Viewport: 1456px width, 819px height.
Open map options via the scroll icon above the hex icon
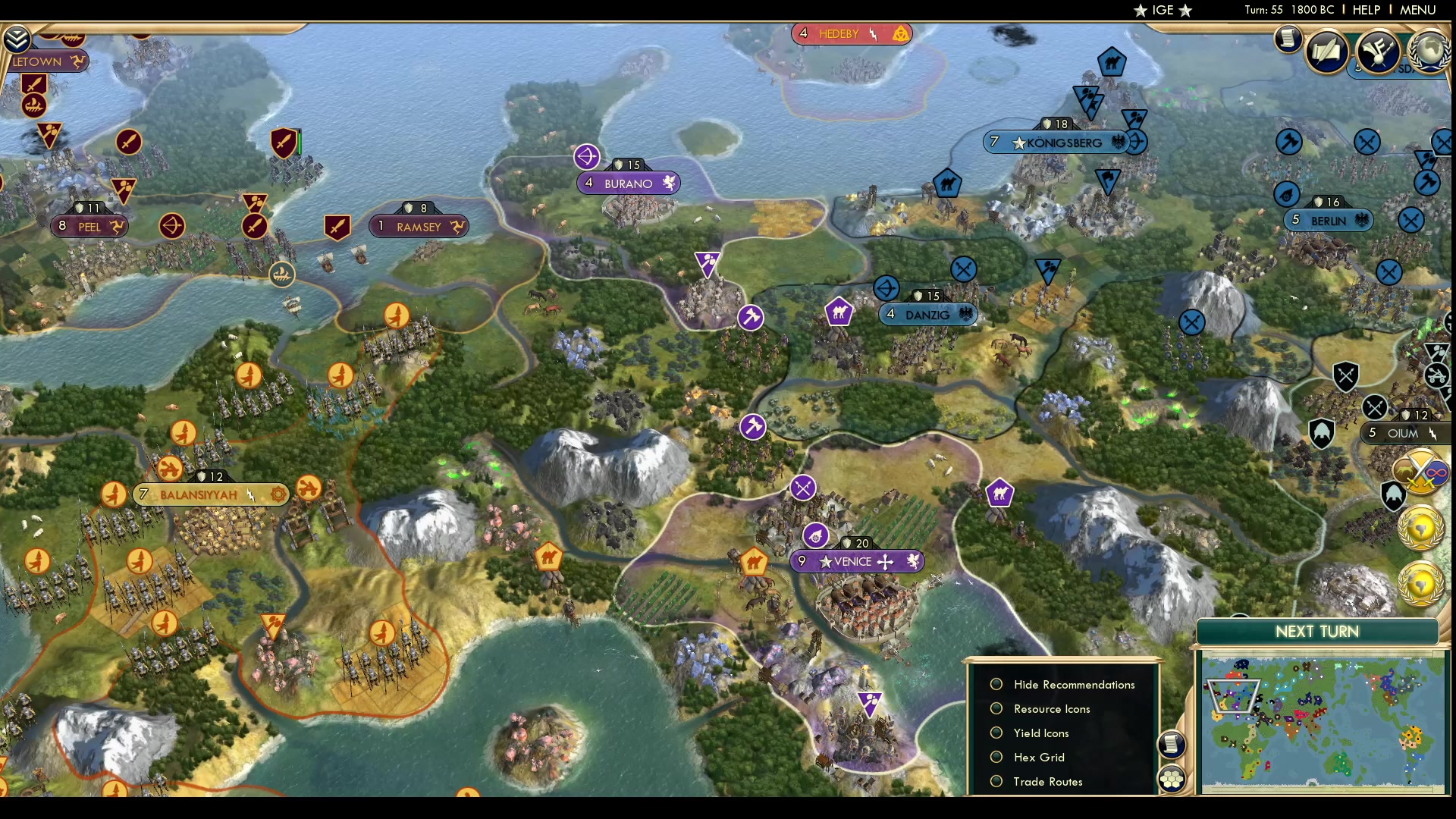(x=1172, y=745)
